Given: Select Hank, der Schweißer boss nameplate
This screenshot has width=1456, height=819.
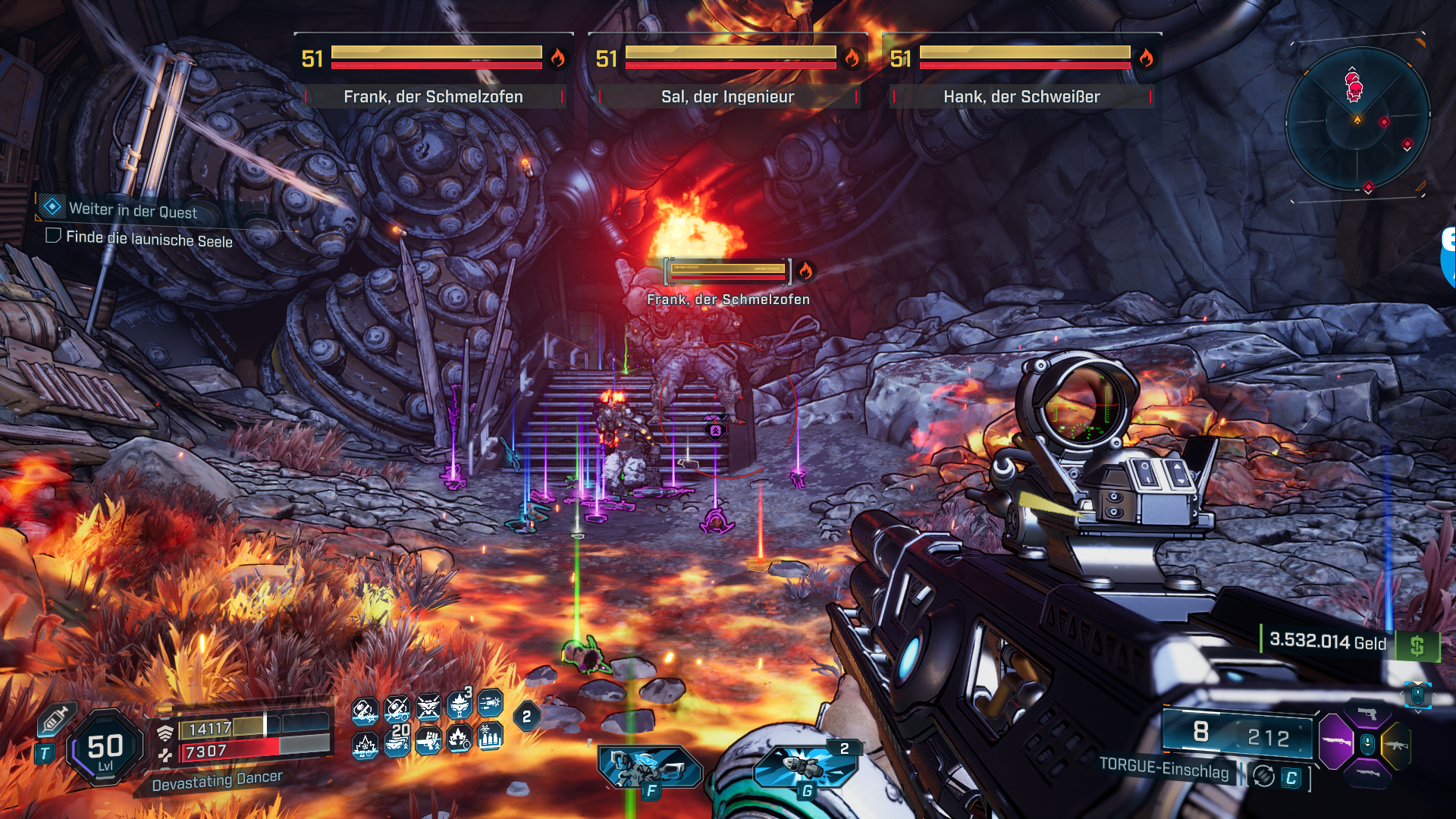Looking at the screenshot, I should [1021, 96].
